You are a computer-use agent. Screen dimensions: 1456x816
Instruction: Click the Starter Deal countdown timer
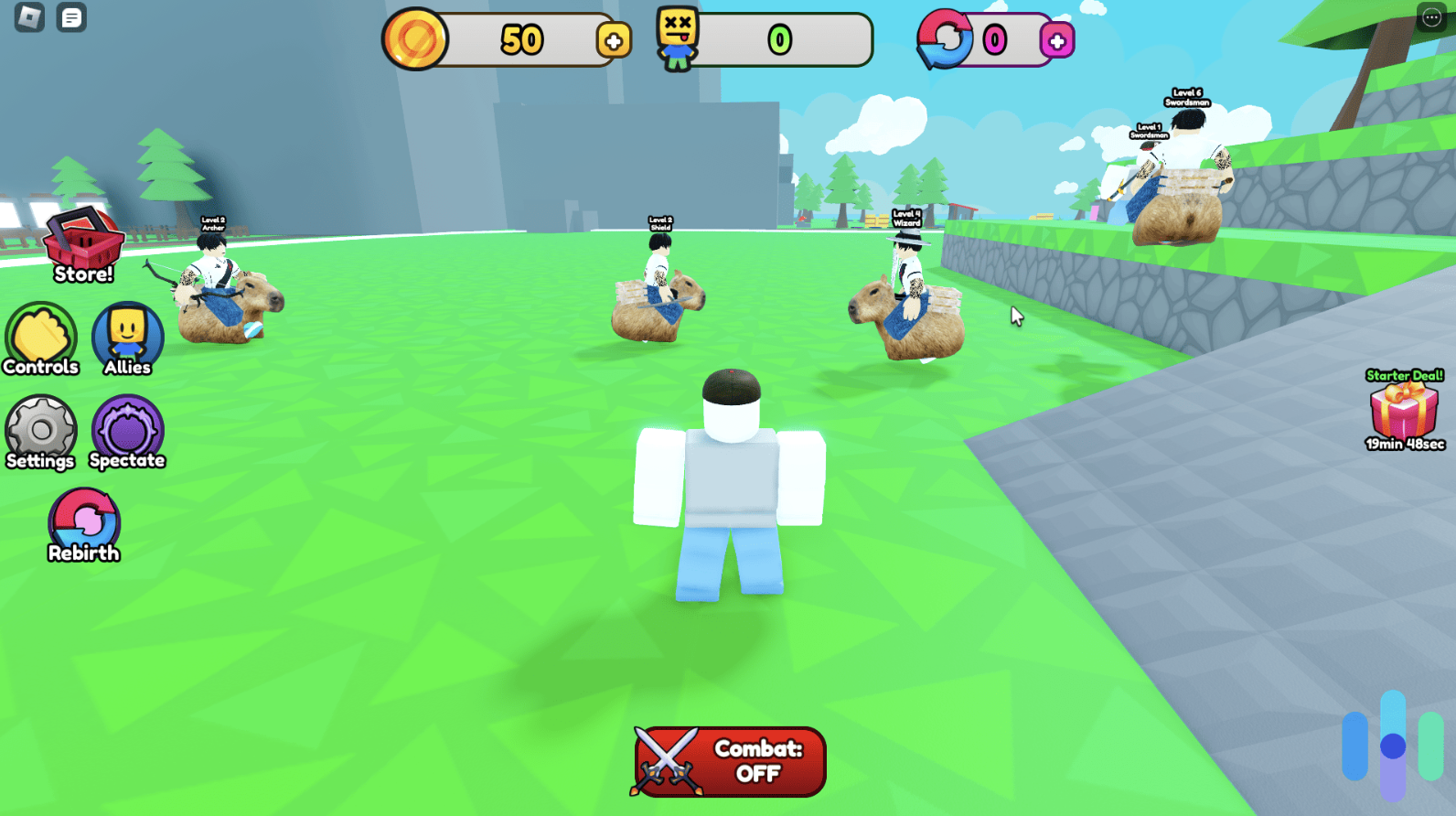[x=1401, y=446]
